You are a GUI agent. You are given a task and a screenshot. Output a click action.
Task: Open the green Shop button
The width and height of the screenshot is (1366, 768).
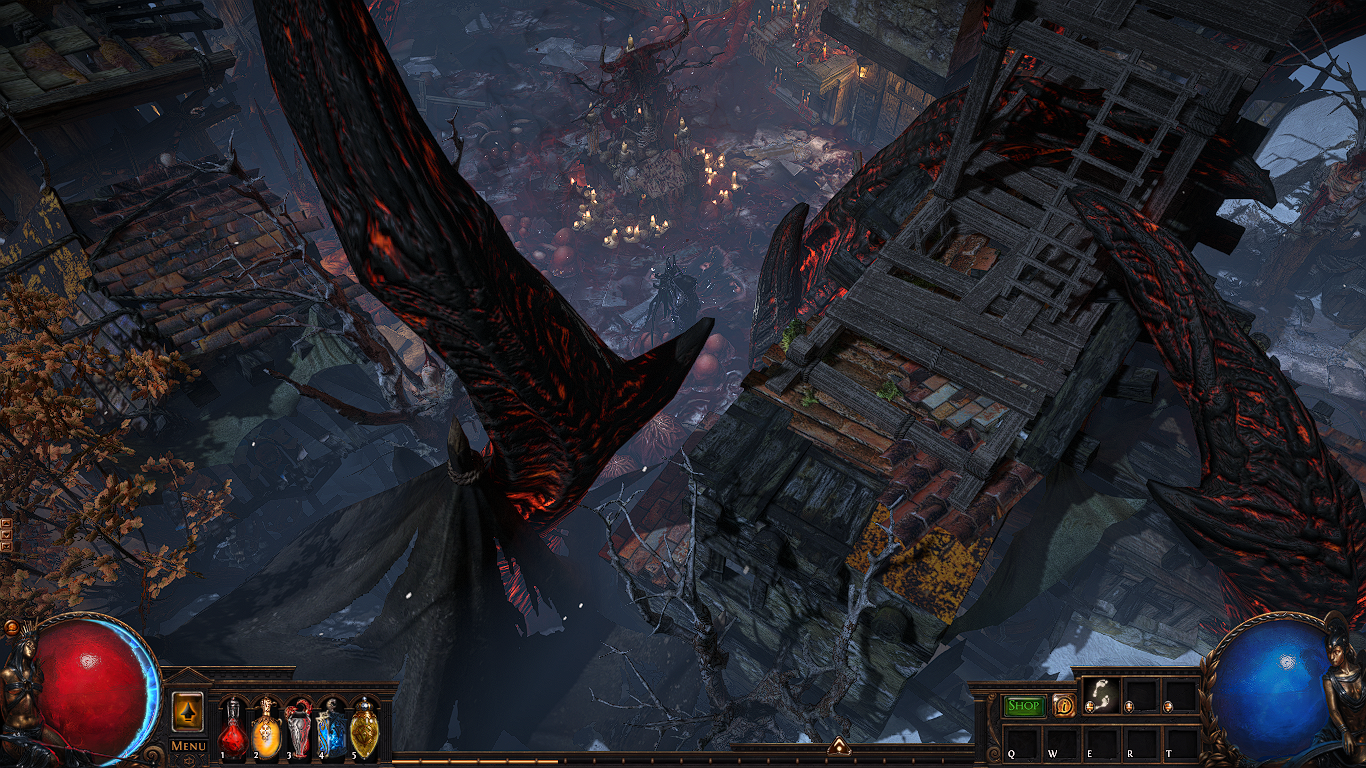coord(1024,705)
